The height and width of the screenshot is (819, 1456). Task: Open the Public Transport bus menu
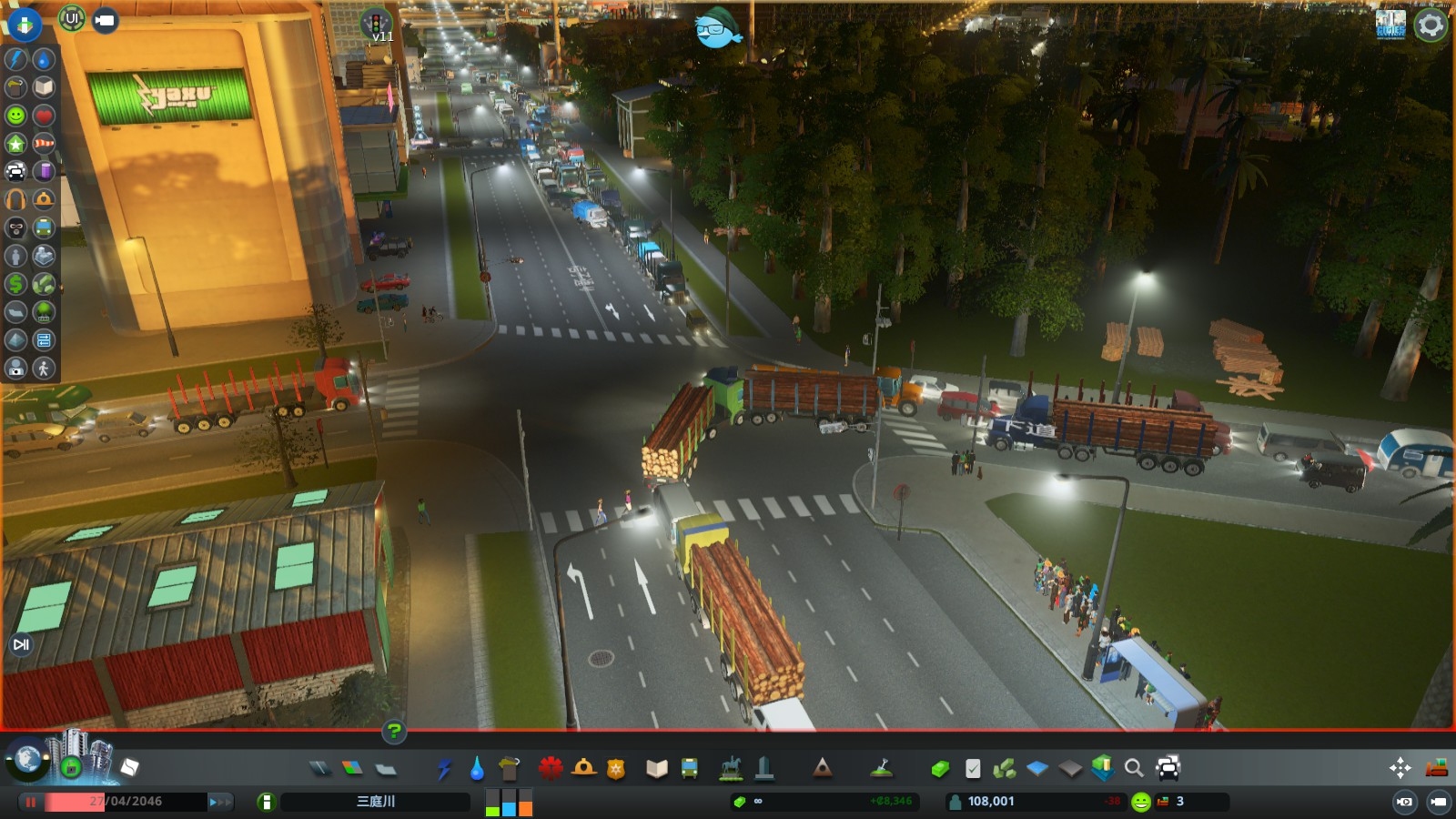690,769
